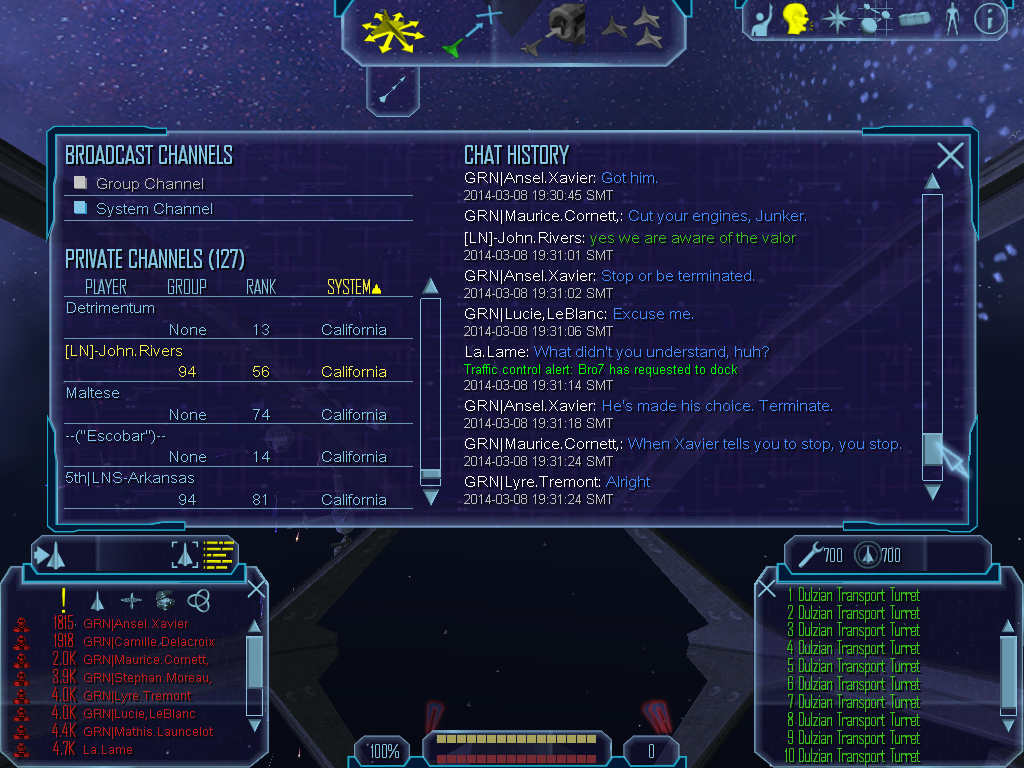
Task: Close the chat channels window
Action: click(950, 155)
